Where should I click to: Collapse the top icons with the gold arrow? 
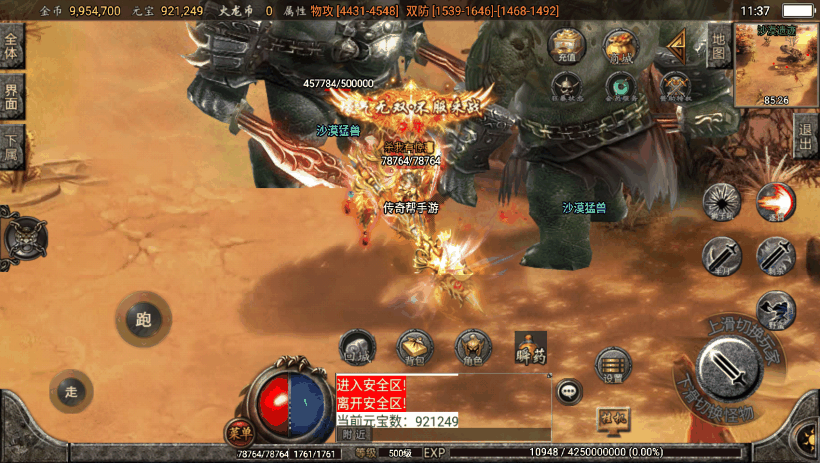678,45
